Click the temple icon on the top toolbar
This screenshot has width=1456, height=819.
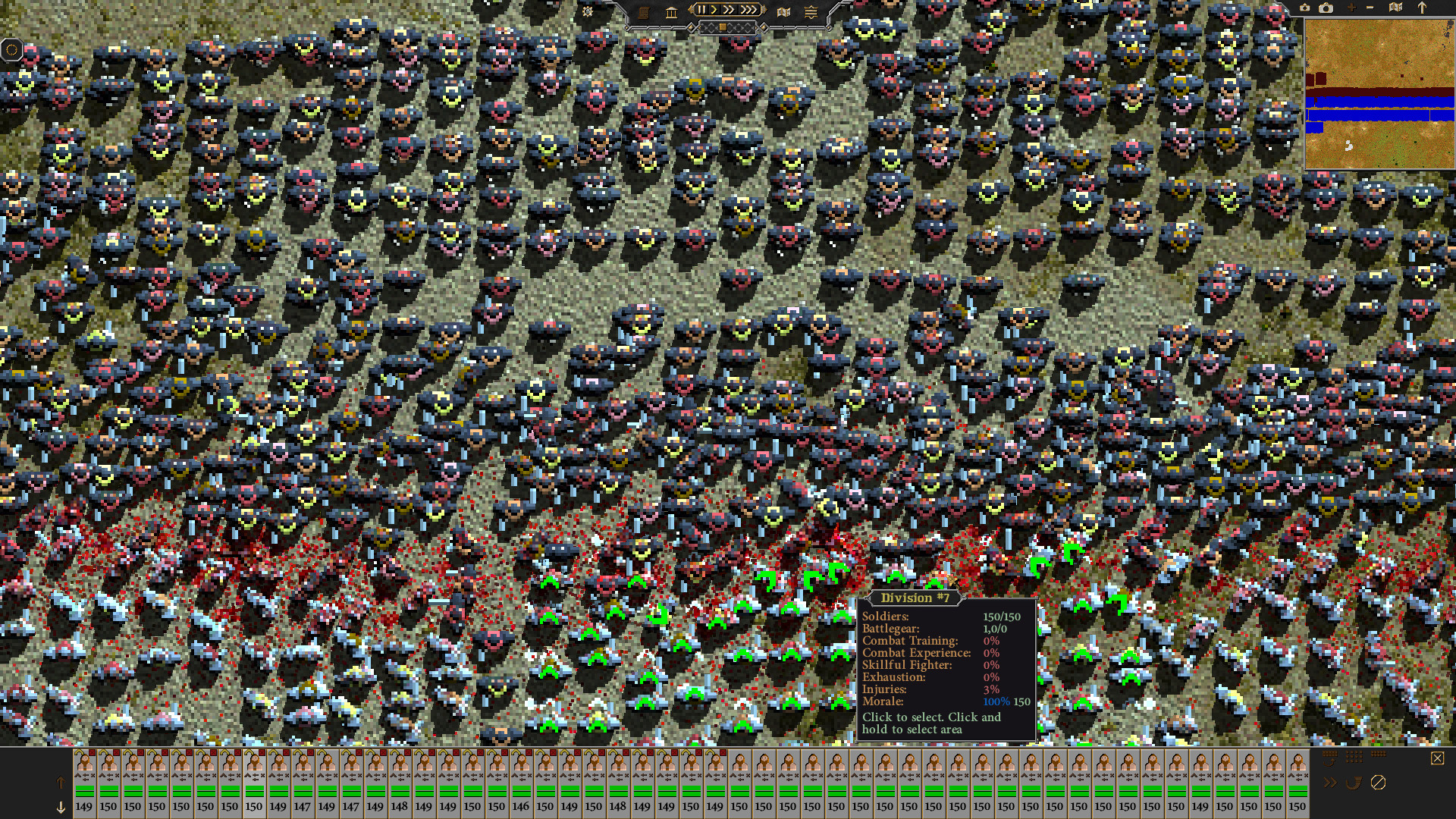coord(671,11)
